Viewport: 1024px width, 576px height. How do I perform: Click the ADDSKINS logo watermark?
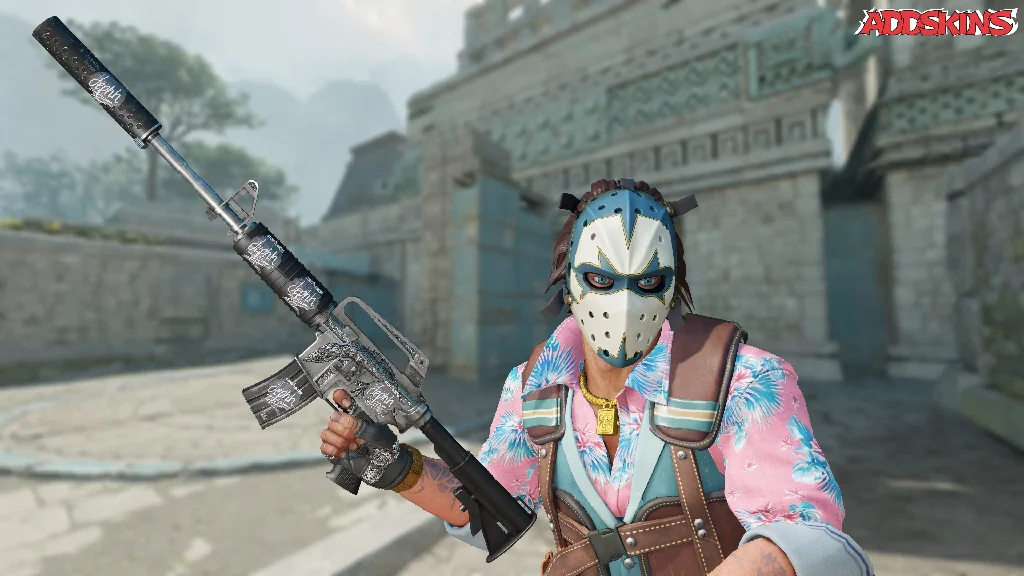click(x=936, y=22)
